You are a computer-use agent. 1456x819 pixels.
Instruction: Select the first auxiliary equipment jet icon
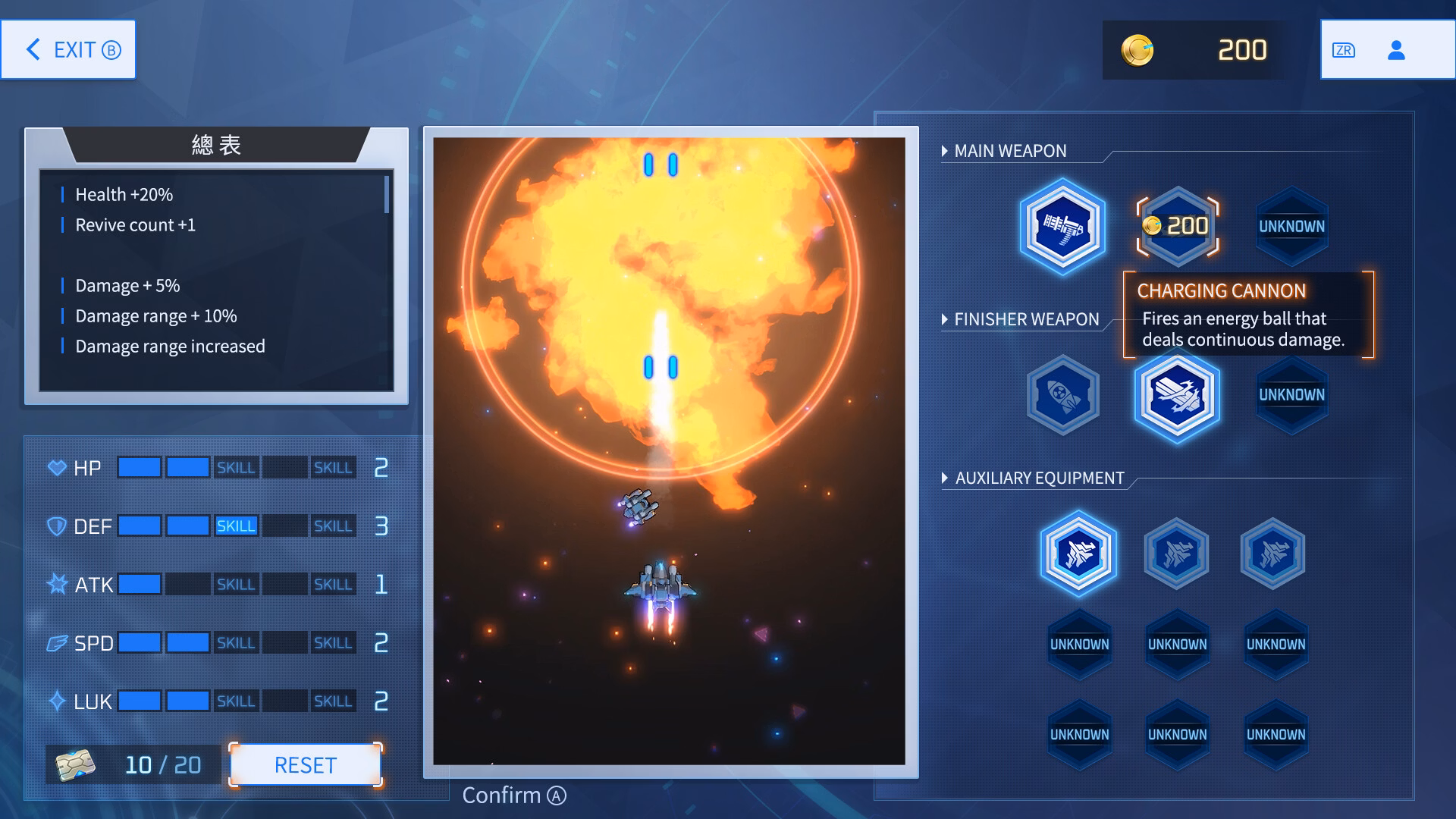click(x=1078, y=553)
